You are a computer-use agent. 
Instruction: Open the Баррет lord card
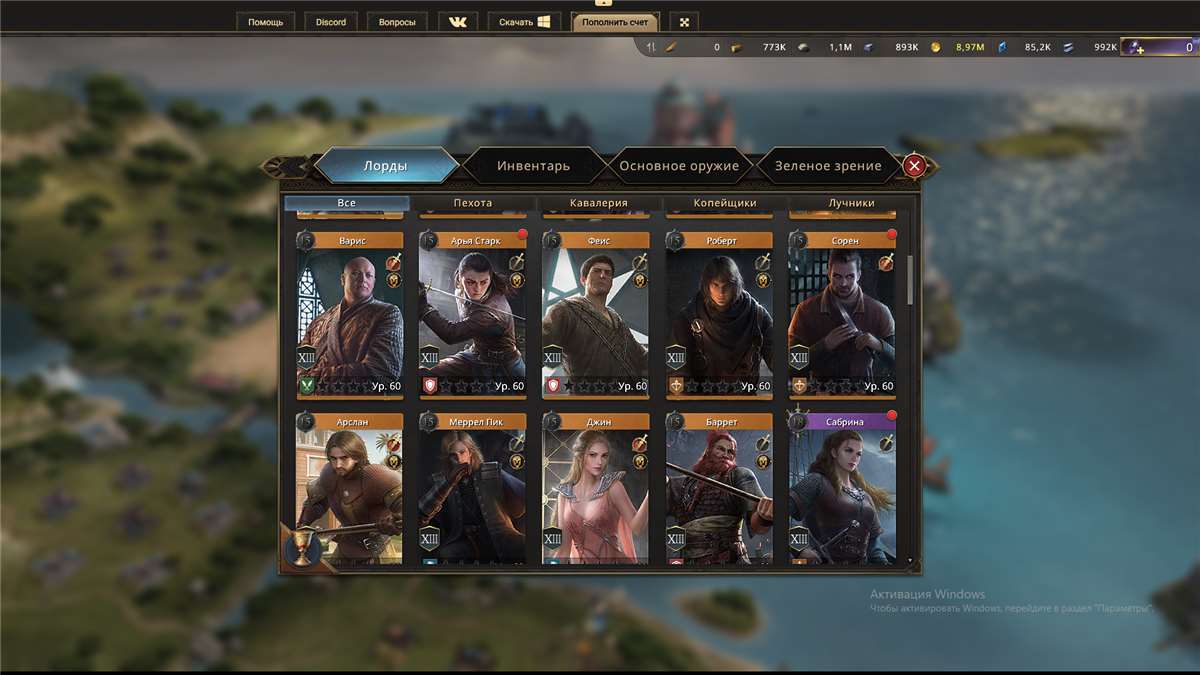[719, 490]
